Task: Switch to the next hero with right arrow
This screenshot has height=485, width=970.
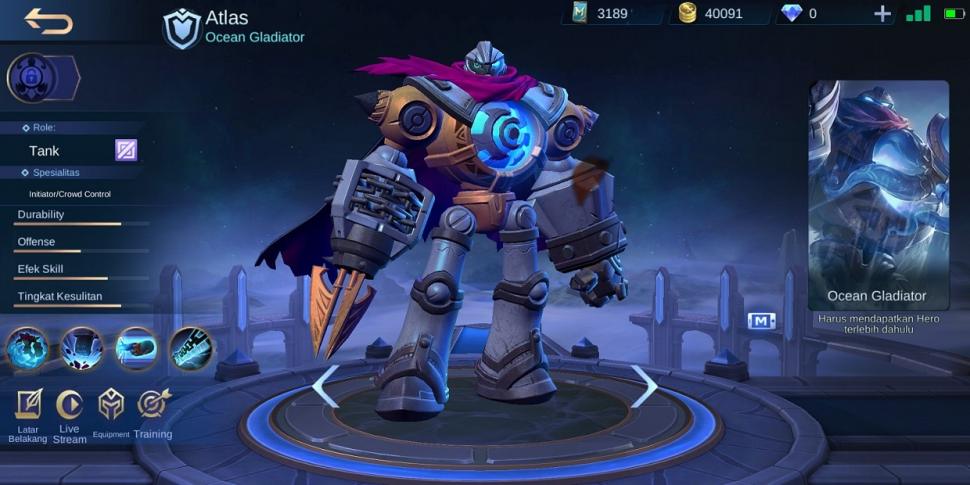Action: 644,386
